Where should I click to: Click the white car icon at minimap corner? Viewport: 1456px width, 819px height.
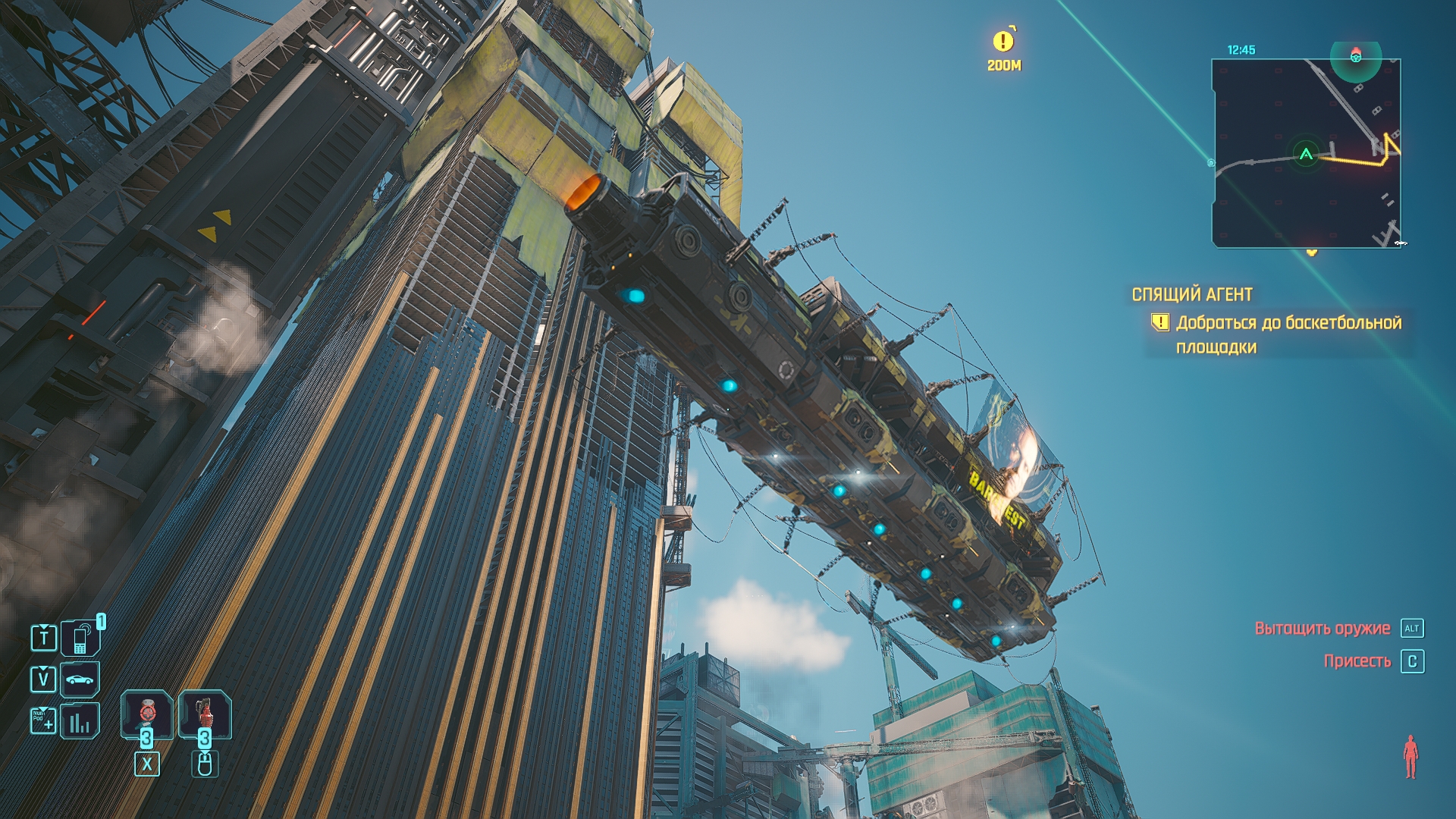(1400, 243)
